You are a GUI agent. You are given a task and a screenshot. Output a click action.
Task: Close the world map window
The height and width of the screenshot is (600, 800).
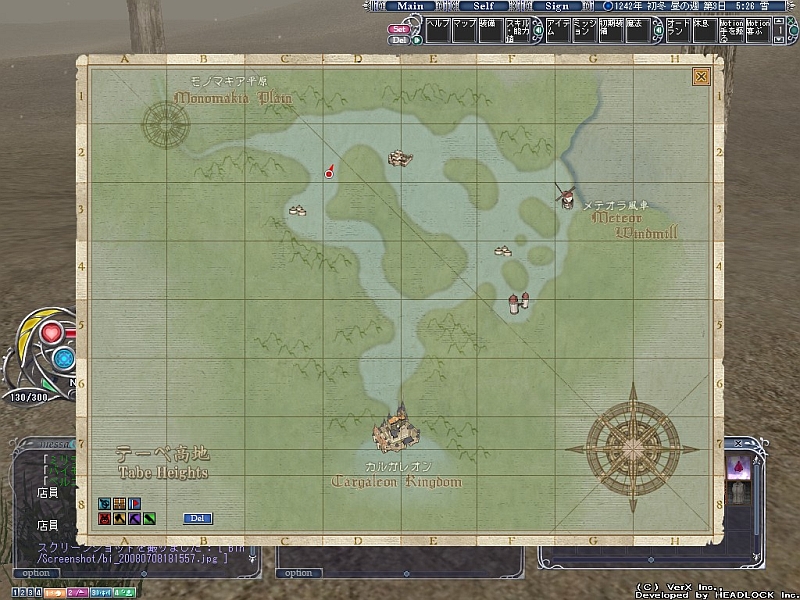pyautogui.click(x=701, y=76)
